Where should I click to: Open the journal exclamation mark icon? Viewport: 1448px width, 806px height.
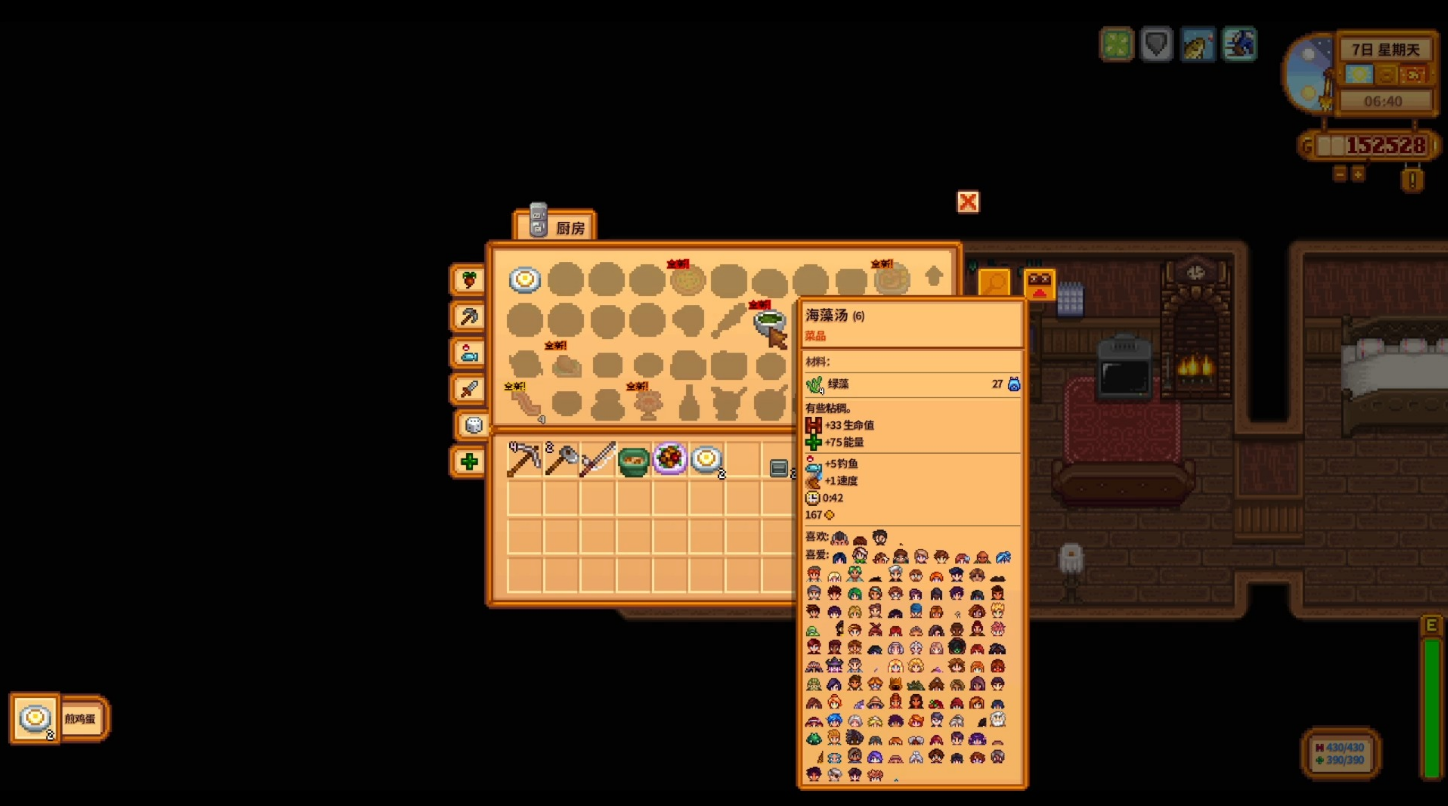1412,180
